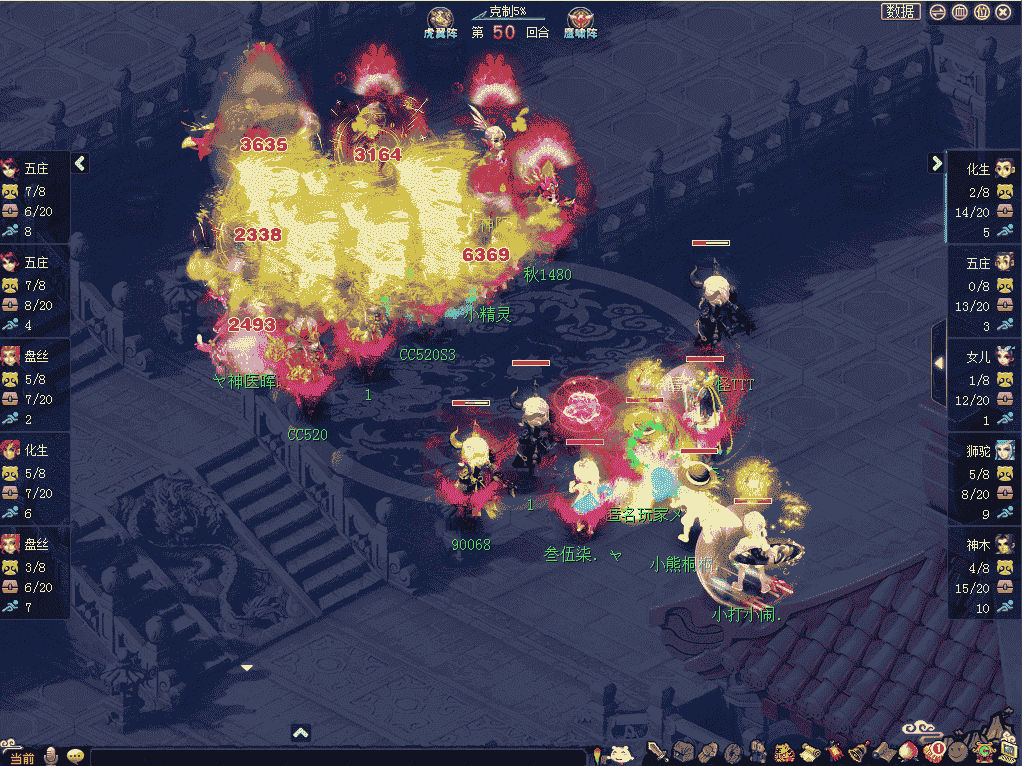Select the 神木 player row on right
This screenshot has width=1022, height=766.
point(983,576)
